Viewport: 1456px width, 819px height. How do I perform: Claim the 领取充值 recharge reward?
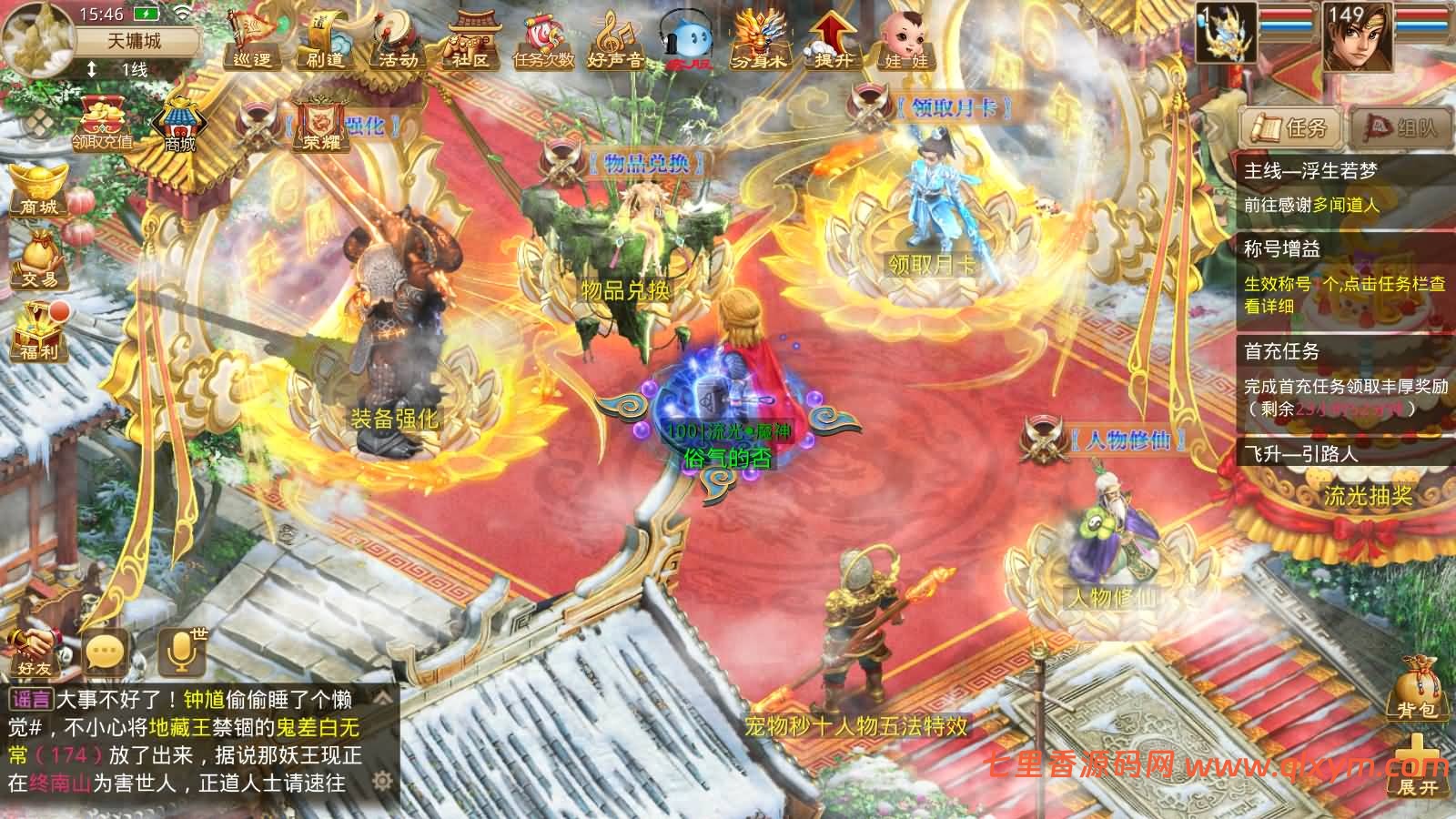coord(103,123)
